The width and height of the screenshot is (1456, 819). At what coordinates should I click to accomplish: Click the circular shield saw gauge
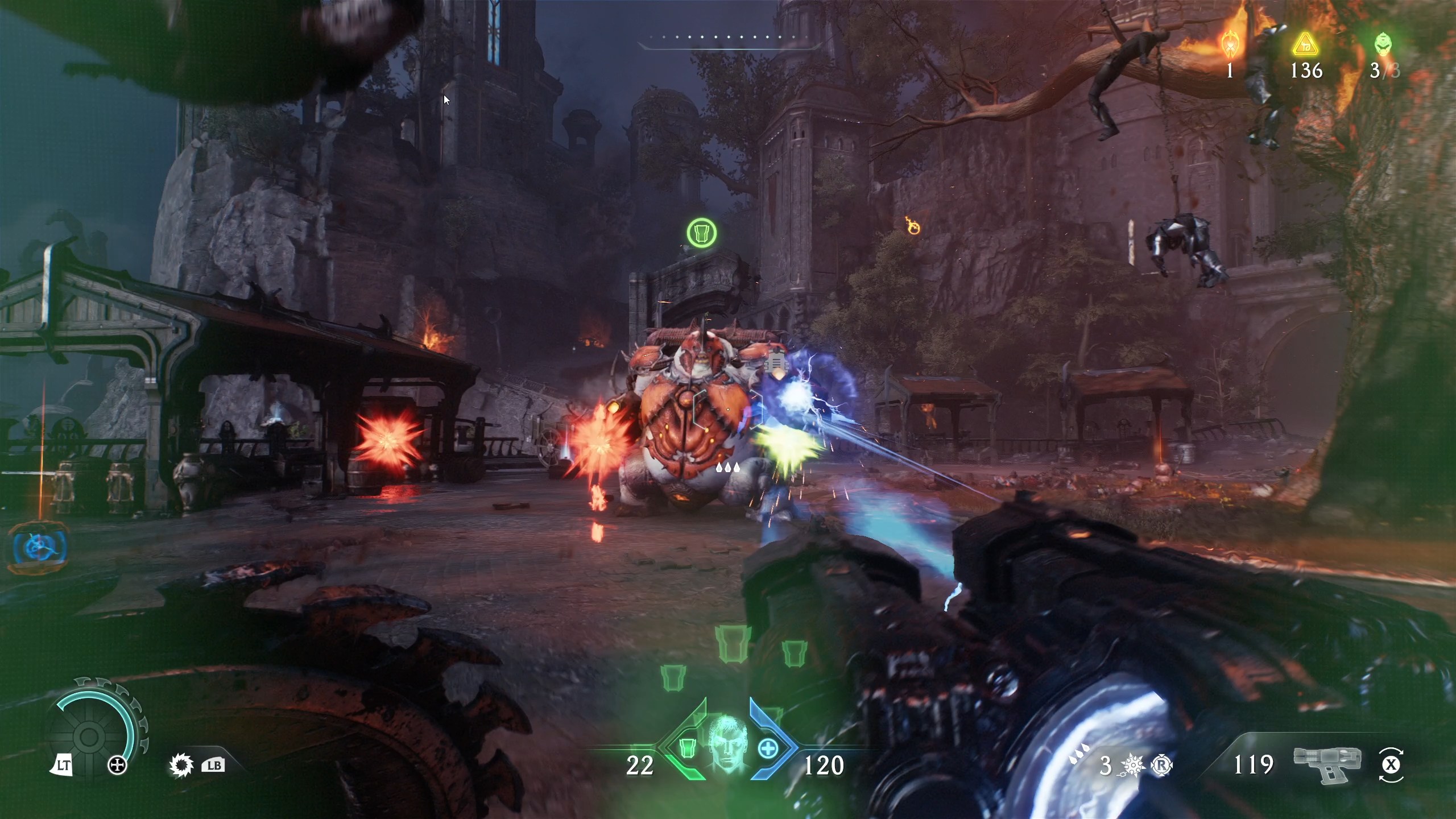[91, 735]
